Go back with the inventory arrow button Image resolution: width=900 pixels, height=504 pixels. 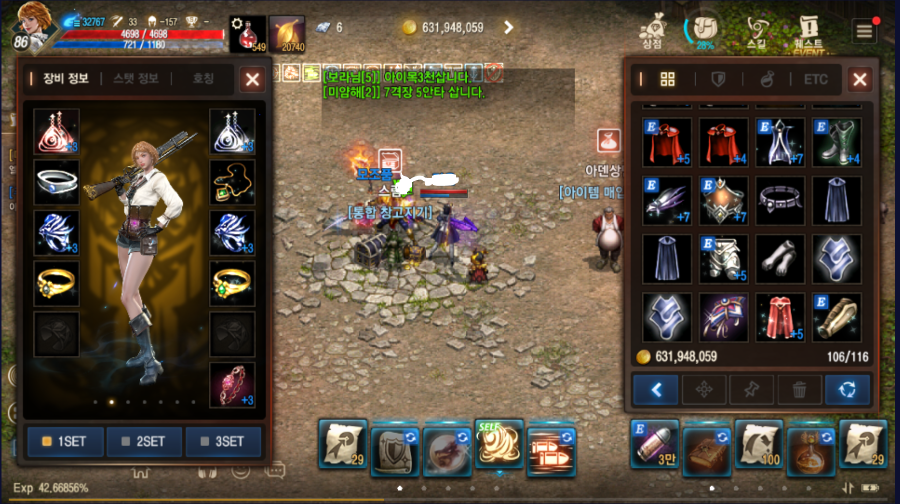coord(656,389)
